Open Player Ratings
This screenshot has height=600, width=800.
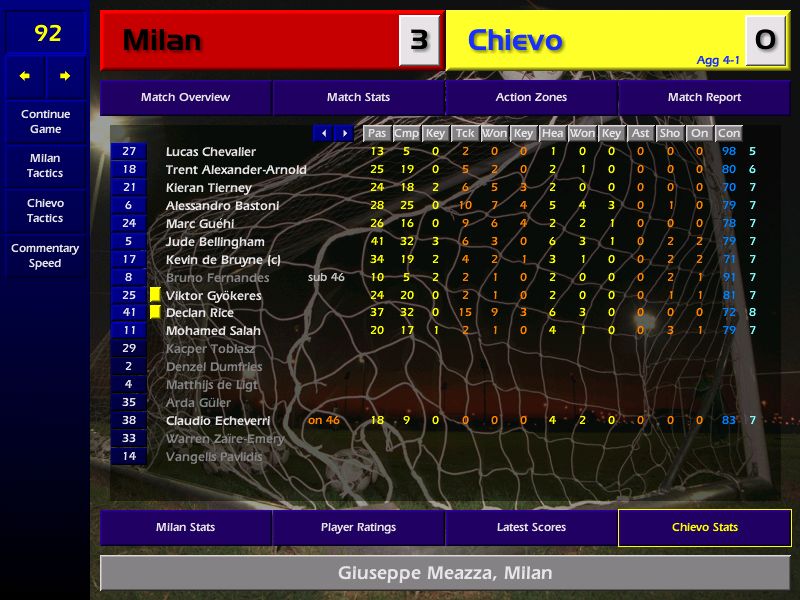pyautogui.click(x=358, y=527)
